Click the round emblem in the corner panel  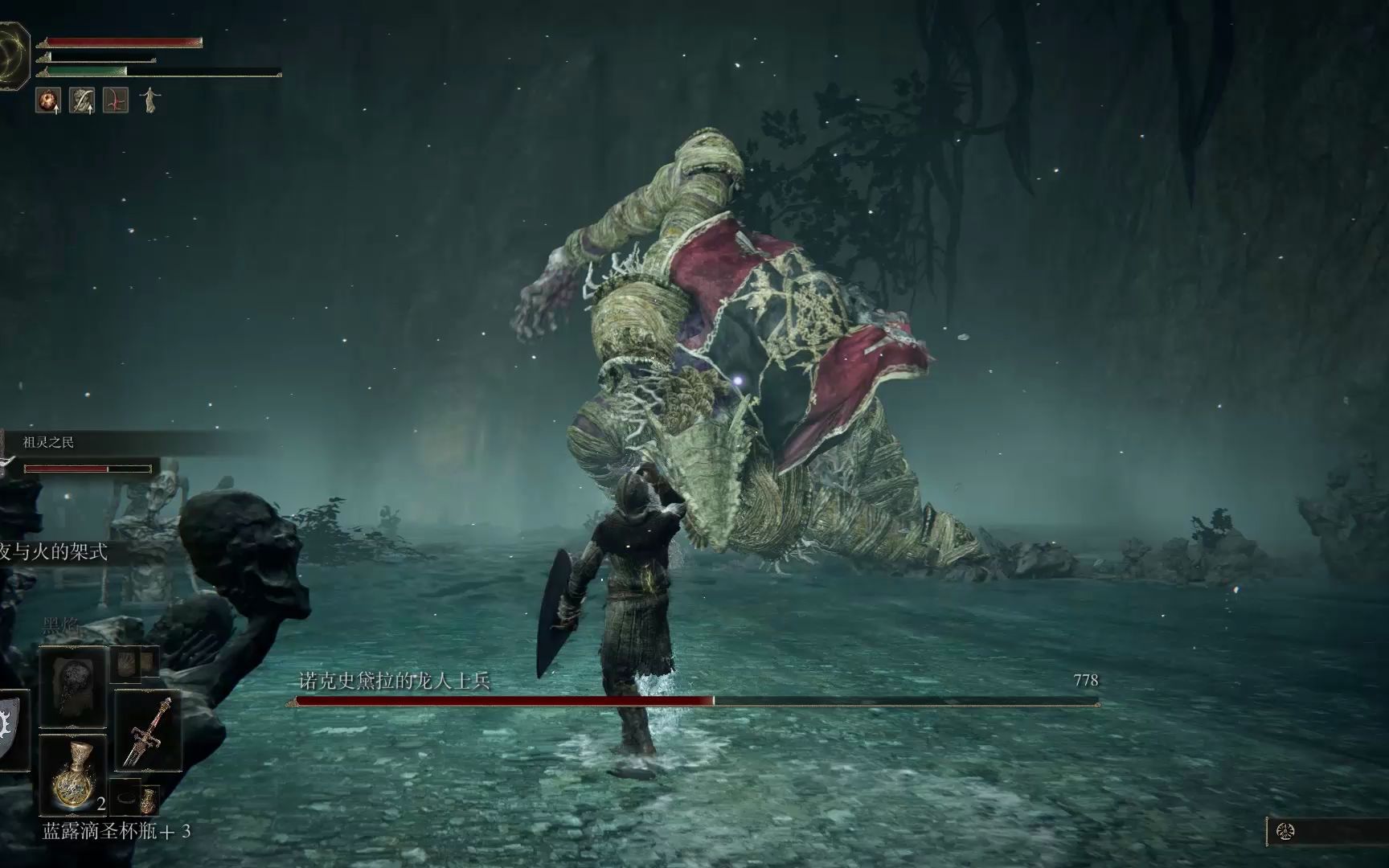point(1285,832)
